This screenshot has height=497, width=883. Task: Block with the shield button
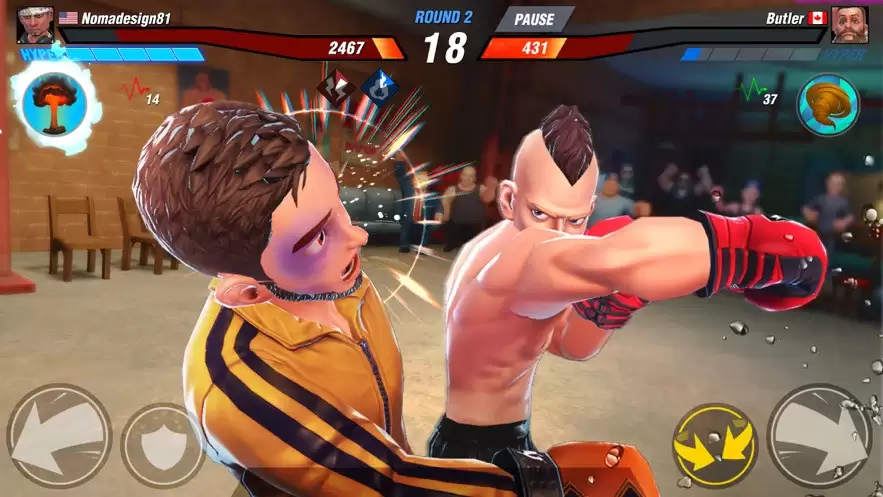click(x=162, y=444)
